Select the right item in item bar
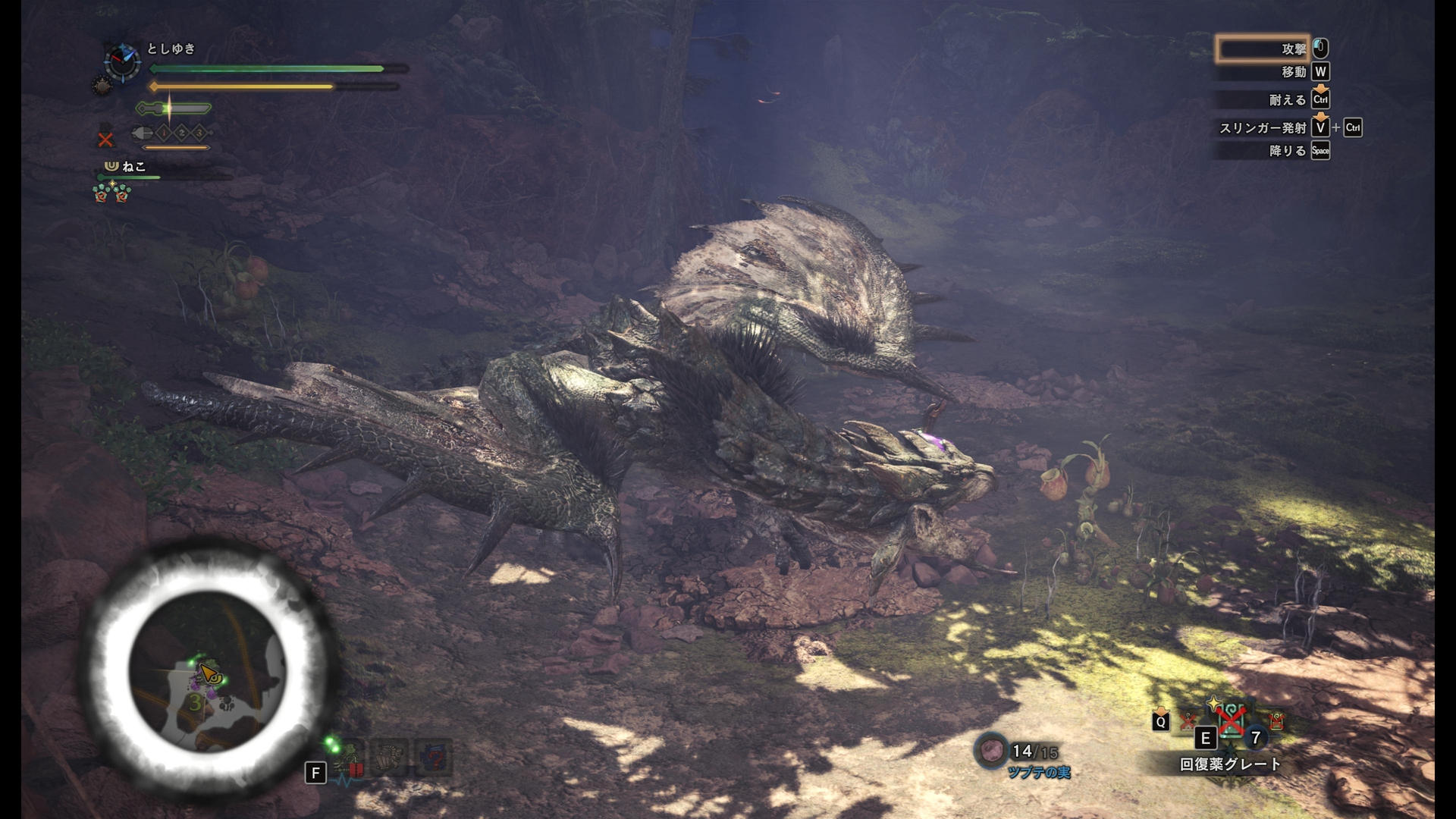Image resolution: width=1456 pixels, height=819 pixels. (1276, 720)
